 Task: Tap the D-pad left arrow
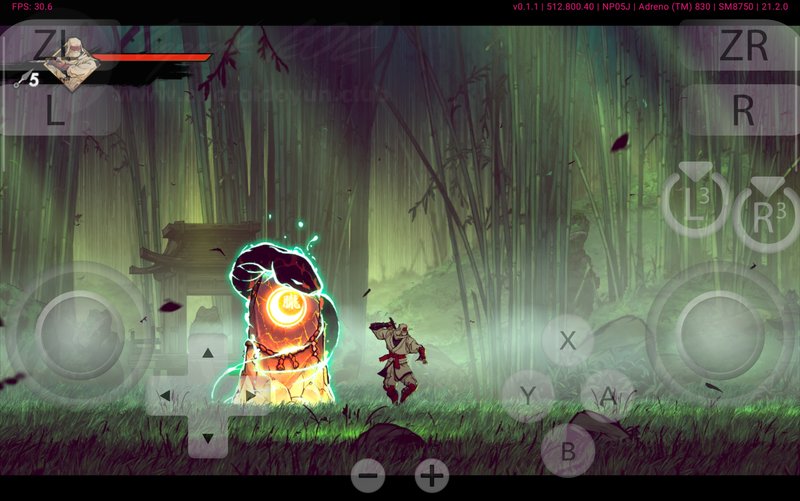(x=165, y=395)
